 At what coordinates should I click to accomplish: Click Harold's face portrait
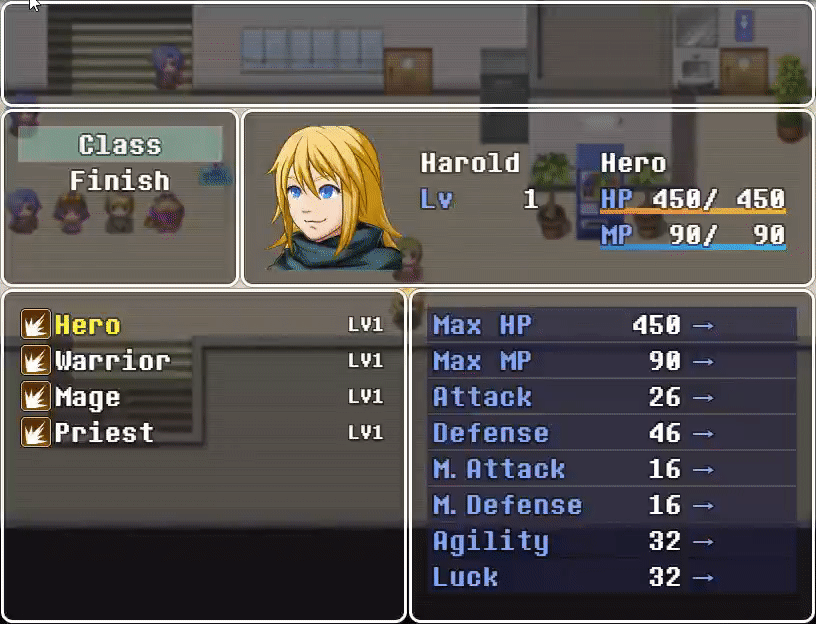point(335,199)
